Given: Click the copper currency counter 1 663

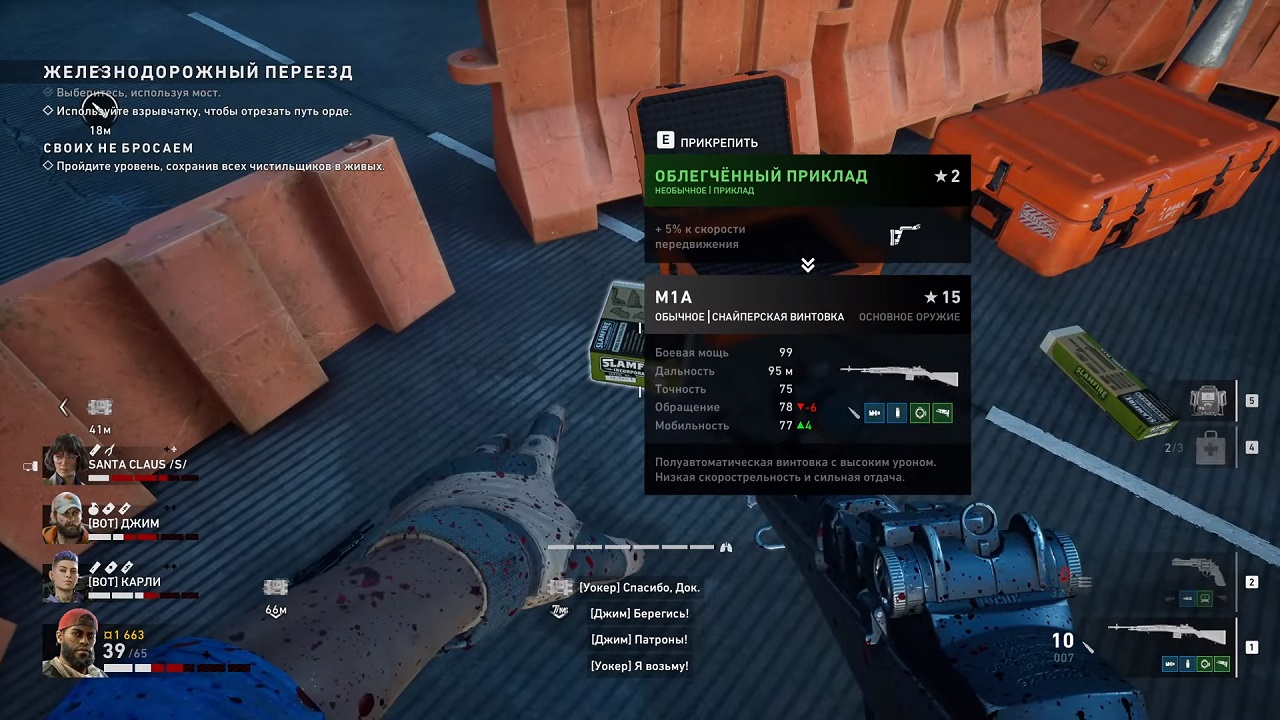Looking at the screenshot, I should point(125,635).
